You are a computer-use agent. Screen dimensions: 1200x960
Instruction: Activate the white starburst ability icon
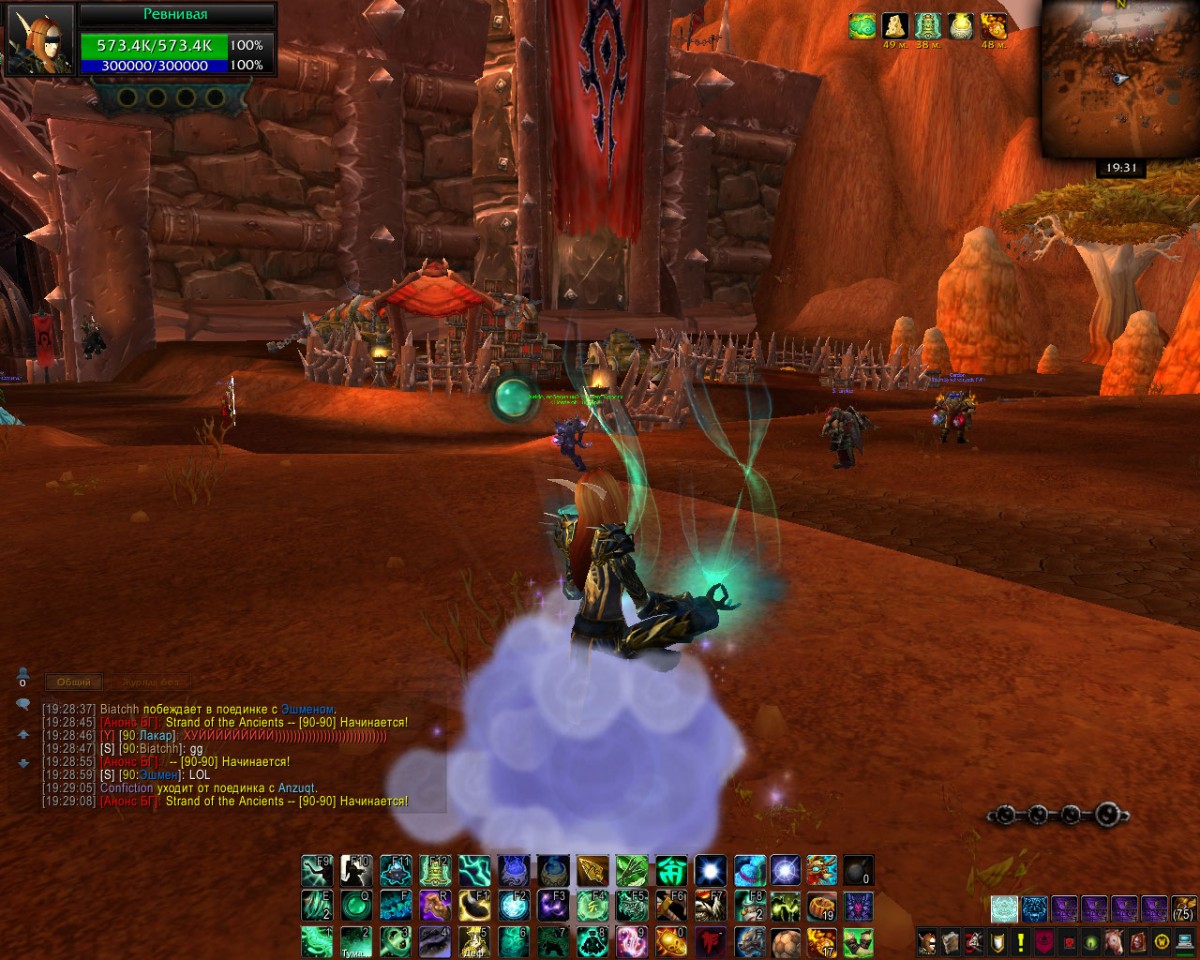710,871
